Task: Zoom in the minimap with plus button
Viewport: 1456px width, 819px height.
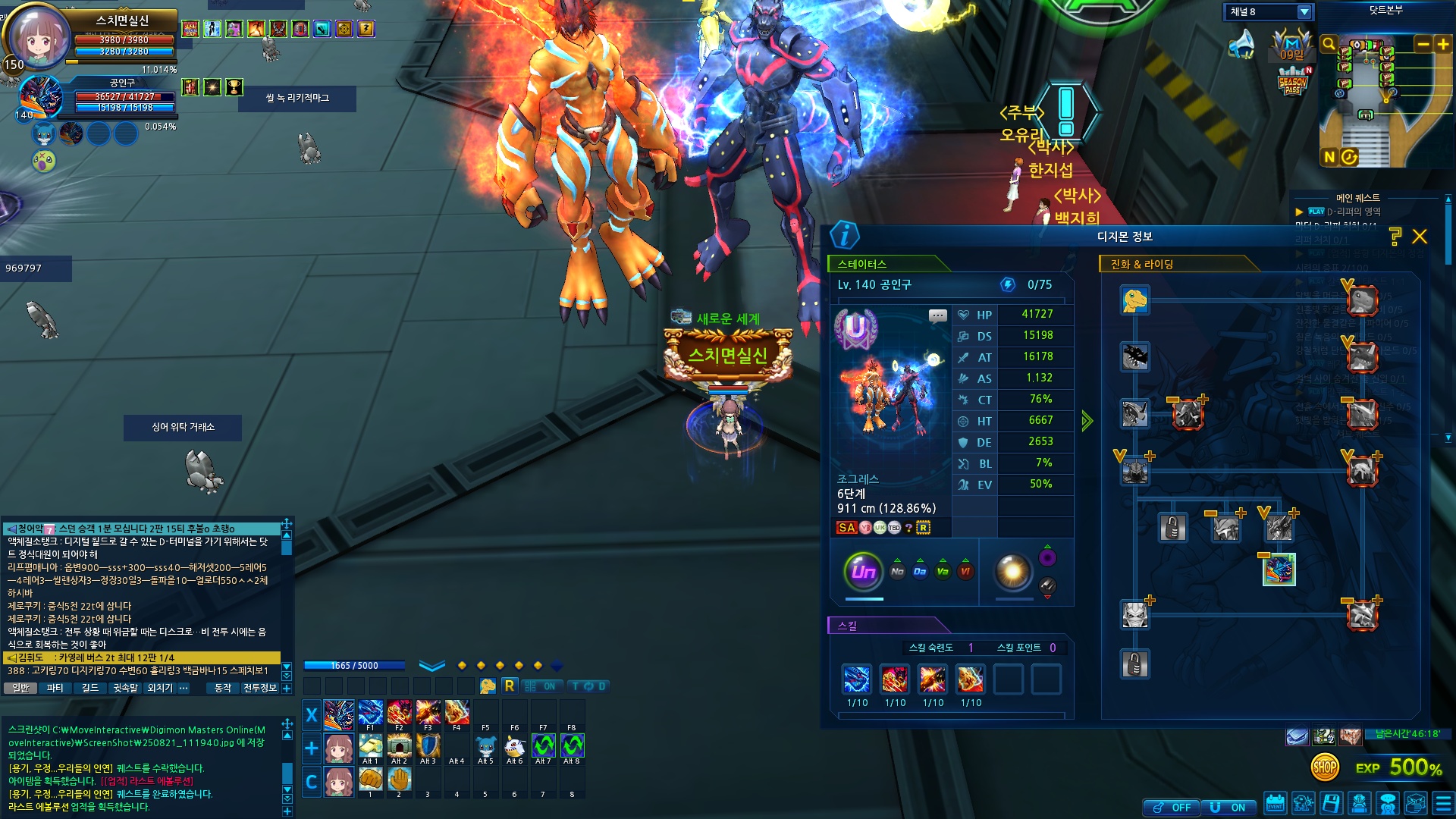Action: click(1443, 45)
